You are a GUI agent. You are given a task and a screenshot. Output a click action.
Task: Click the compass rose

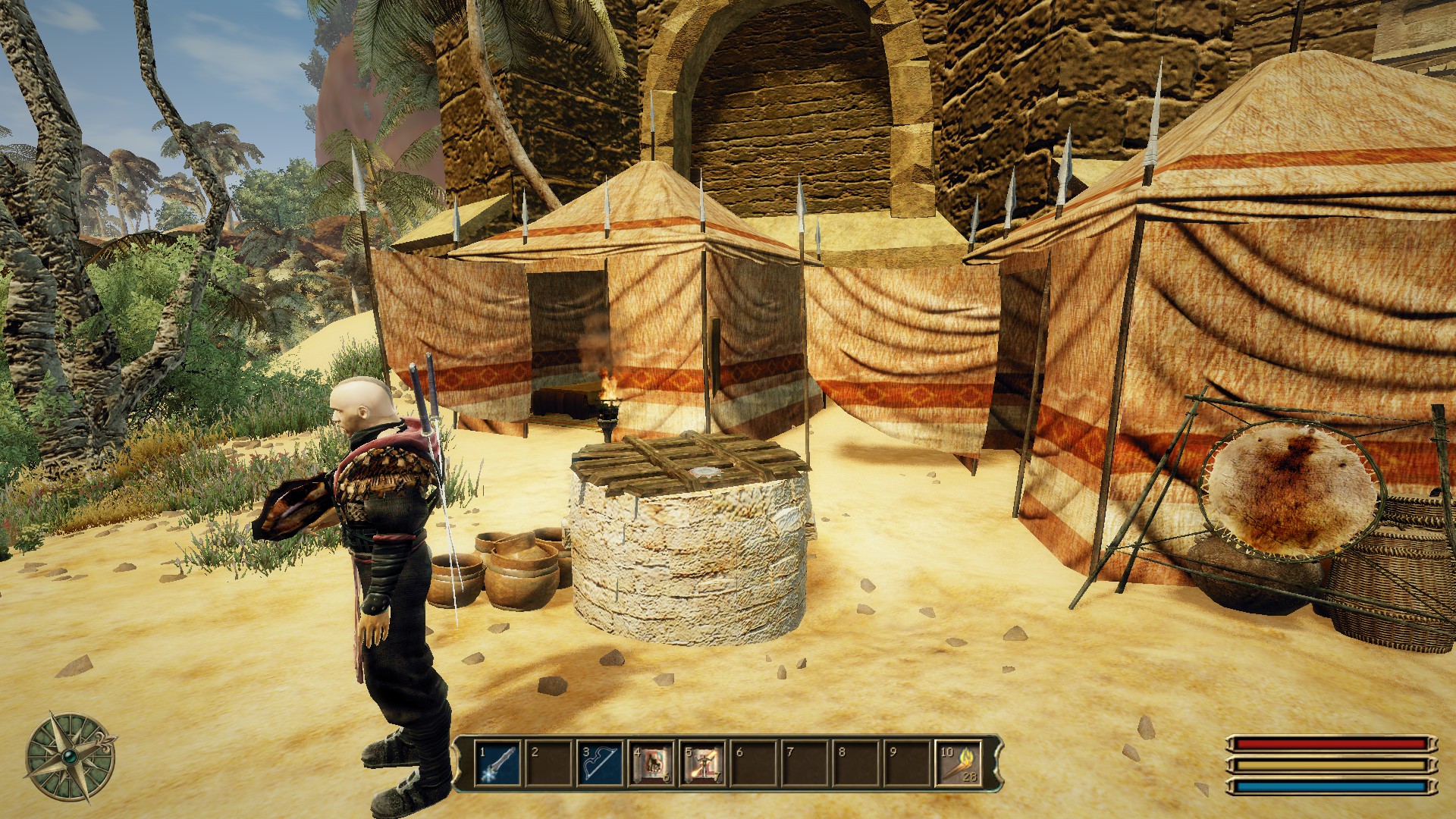(71, 757)
